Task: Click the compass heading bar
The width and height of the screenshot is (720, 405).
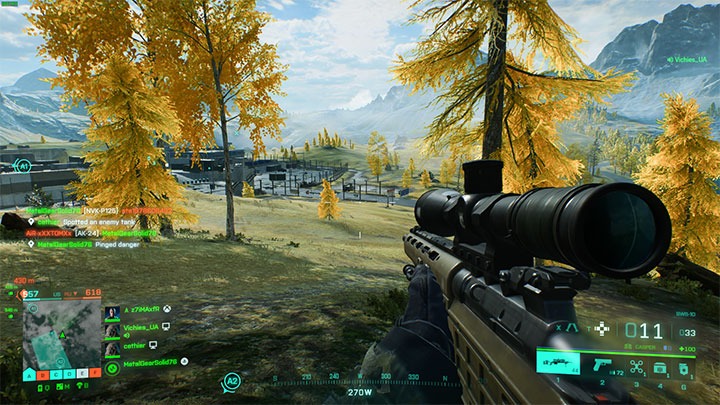Action: click(358, 381)
